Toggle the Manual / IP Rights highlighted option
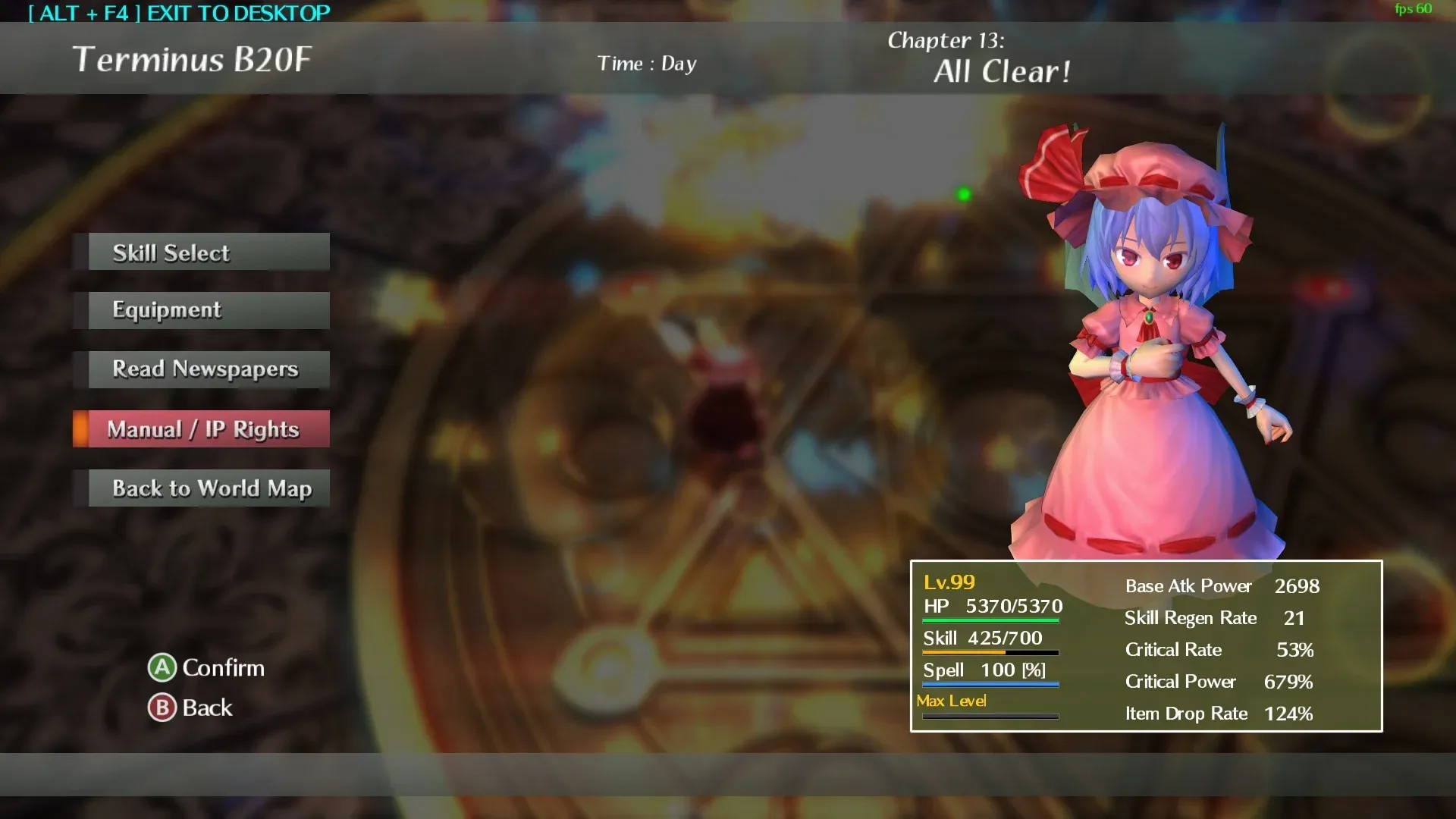 point(200,428)
